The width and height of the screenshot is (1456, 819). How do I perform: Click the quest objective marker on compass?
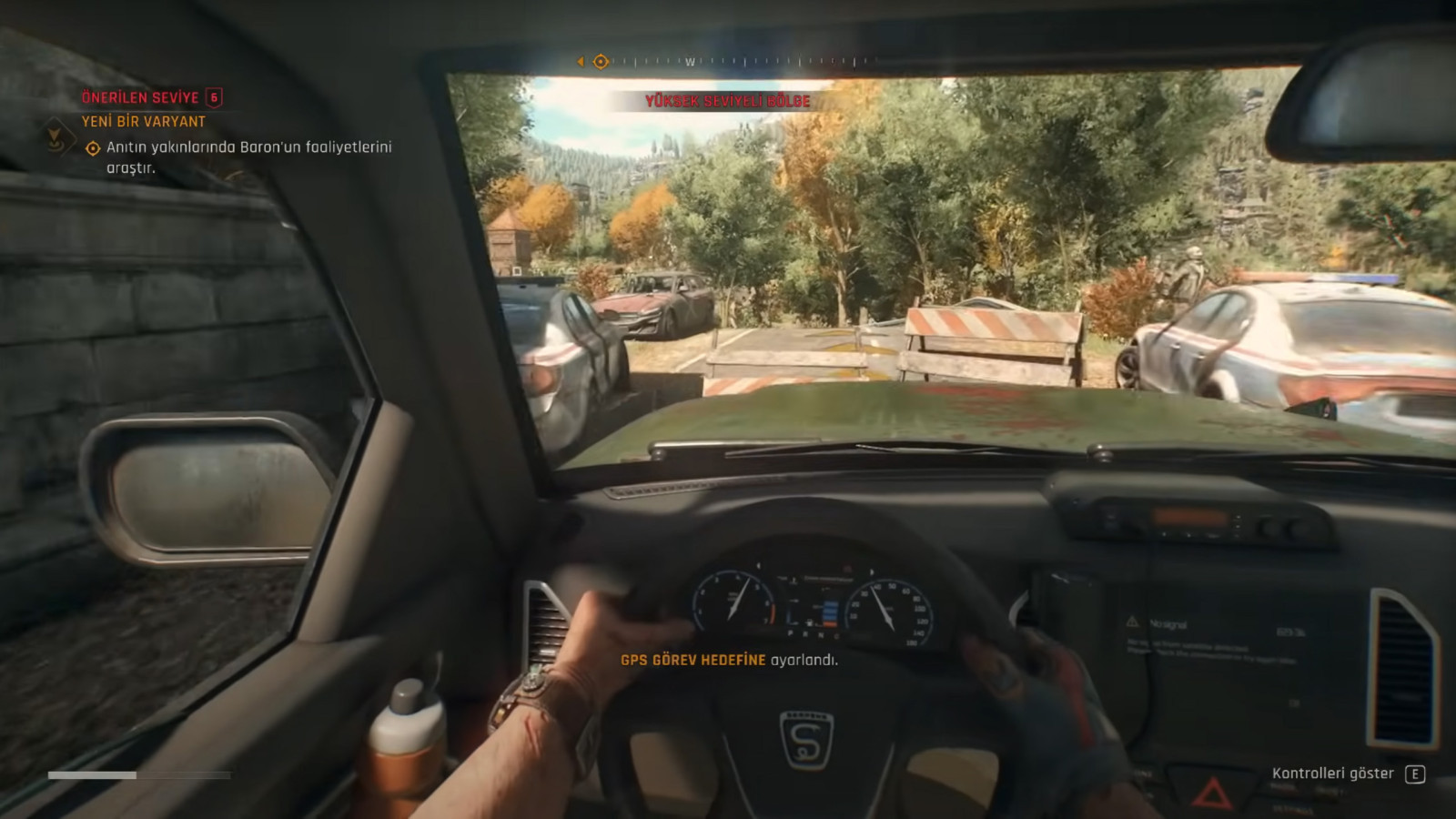point(601,62)
